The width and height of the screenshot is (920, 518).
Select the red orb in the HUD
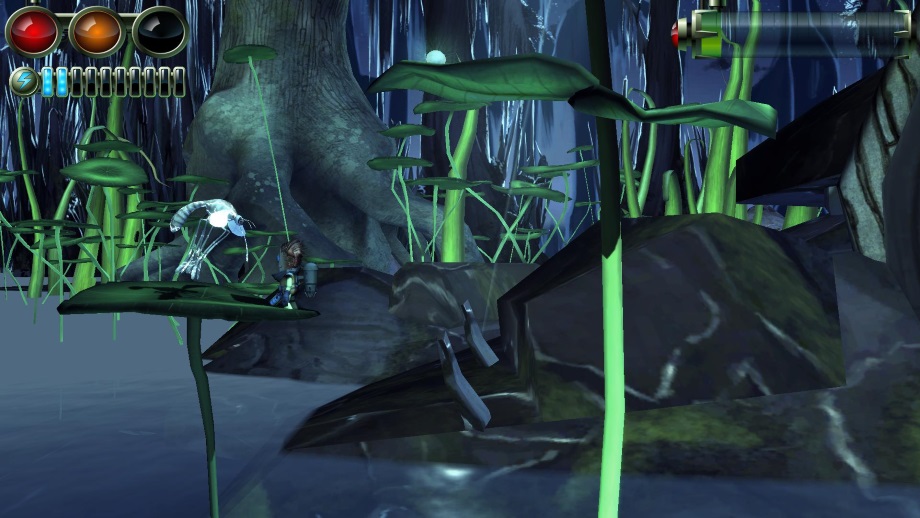pos(33,31)
